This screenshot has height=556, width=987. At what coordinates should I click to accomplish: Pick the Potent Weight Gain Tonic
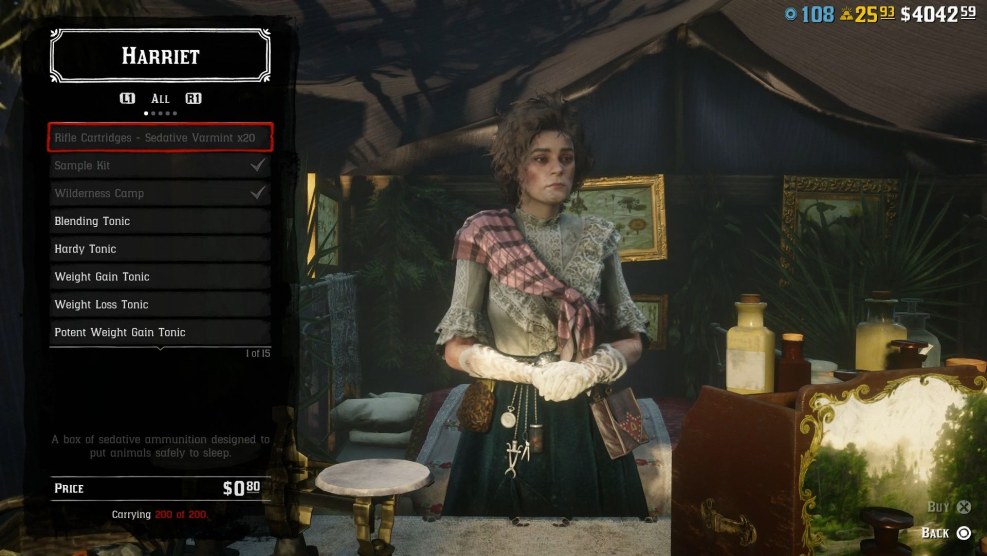160,332
